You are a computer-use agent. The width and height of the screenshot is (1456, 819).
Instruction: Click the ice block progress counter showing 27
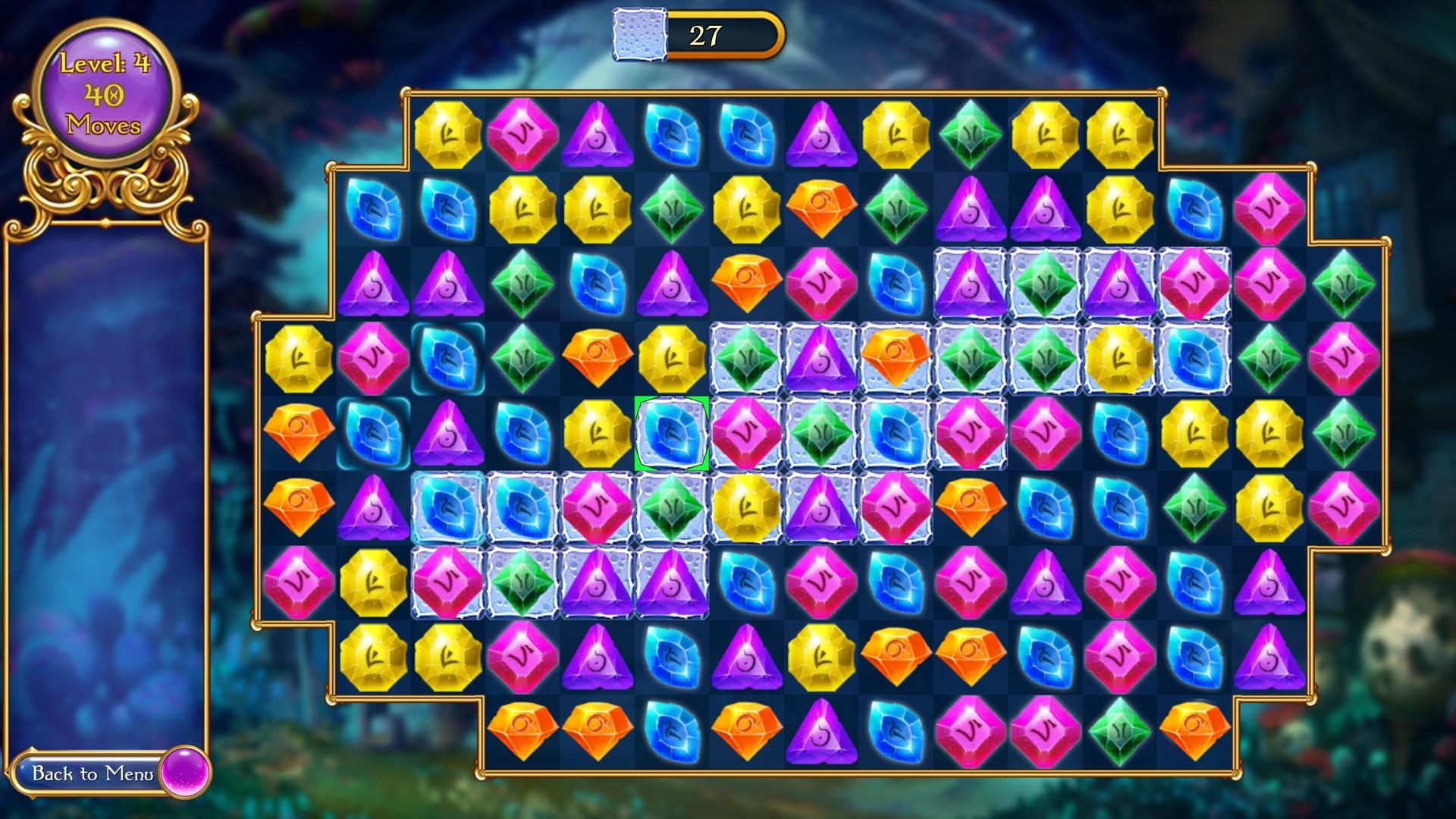click(705, 34)
